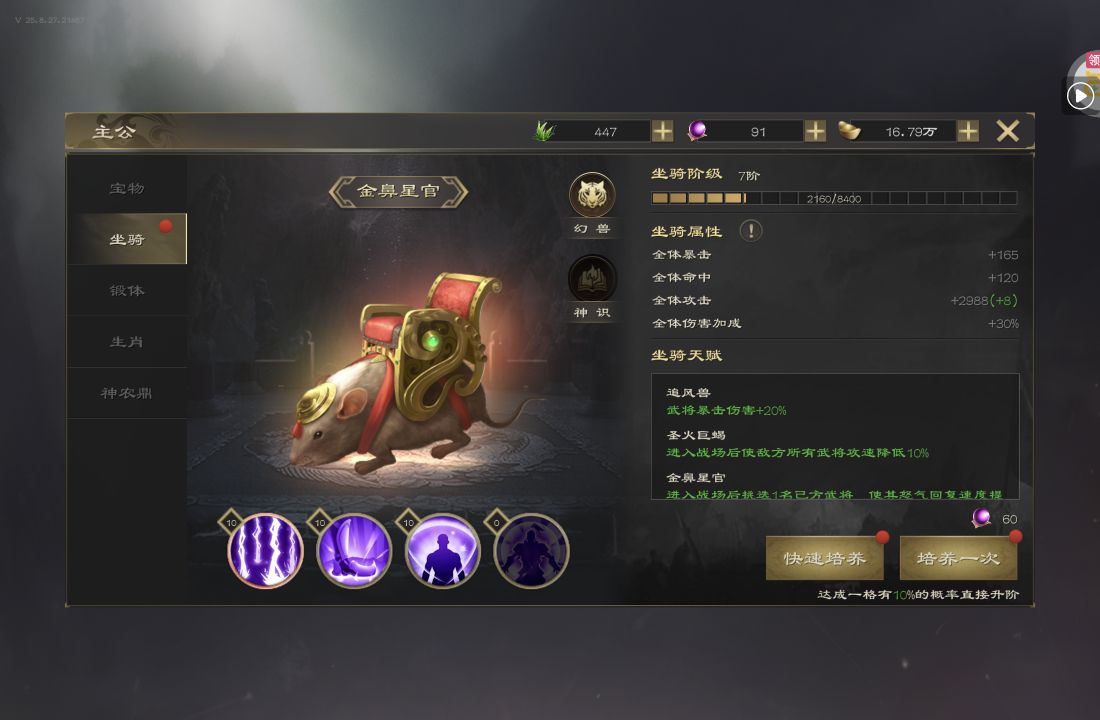Open the 神农鼎 tab
The height and width of the screenshot is (720, 1100).
click(x=127, y=393)
